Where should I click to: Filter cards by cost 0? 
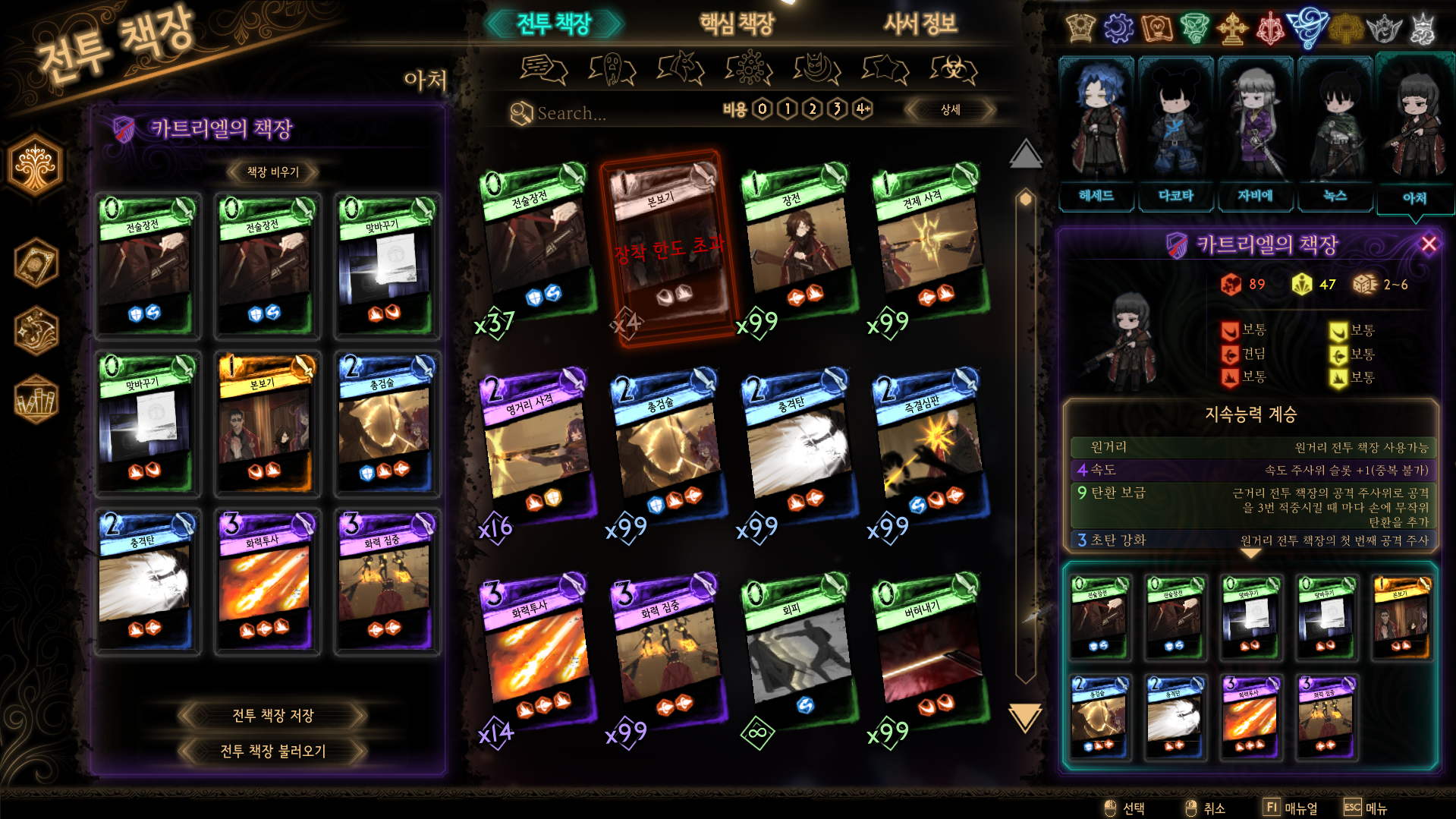click(x=763, y=109)
